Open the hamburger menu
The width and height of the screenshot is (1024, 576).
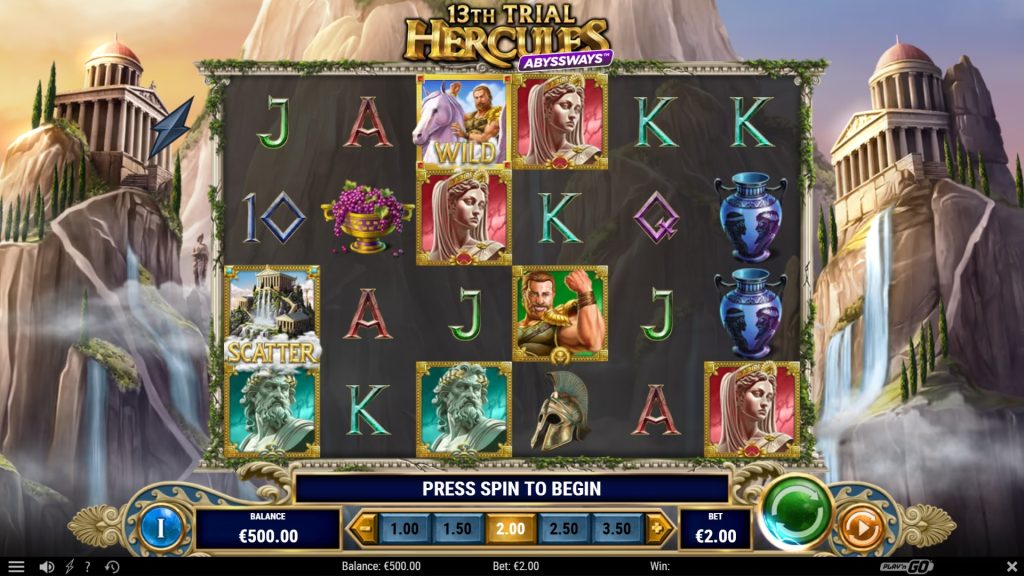16,567
